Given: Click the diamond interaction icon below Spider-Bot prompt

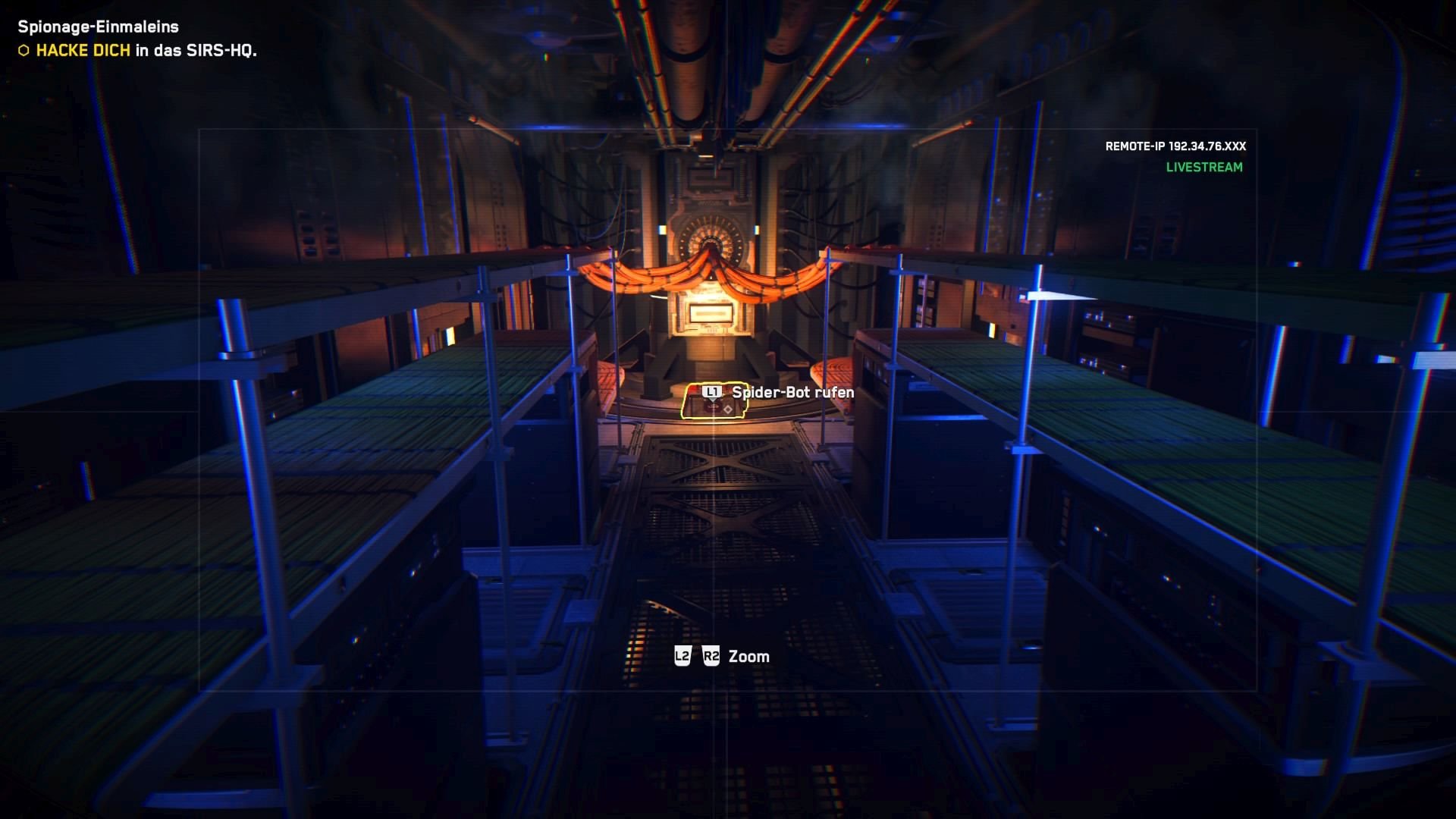Looking at the screenshot, I should click(728, 409).
